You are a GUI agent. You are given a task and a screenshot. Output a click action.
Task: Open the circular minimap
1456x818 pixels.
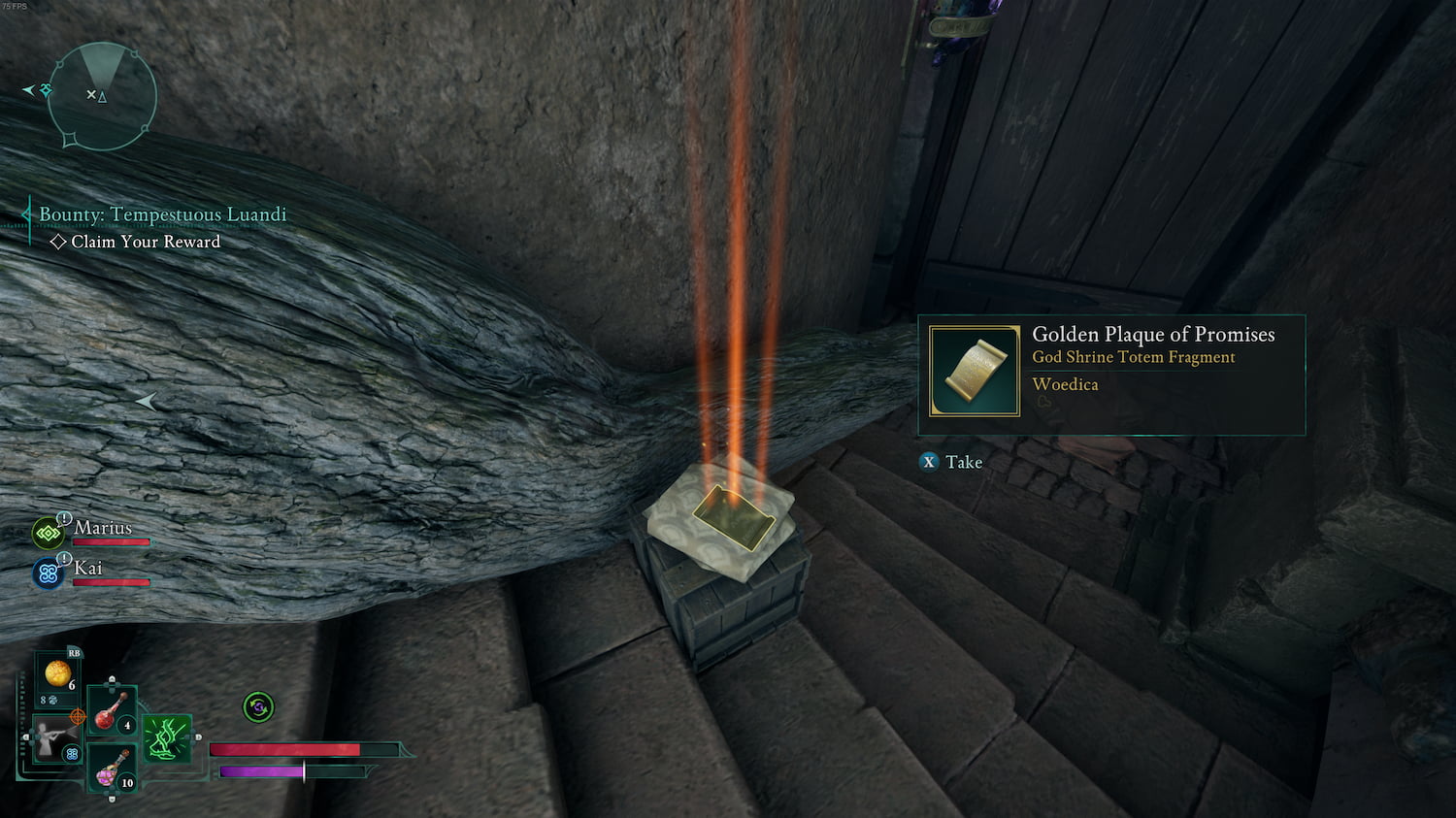point(102,96)
